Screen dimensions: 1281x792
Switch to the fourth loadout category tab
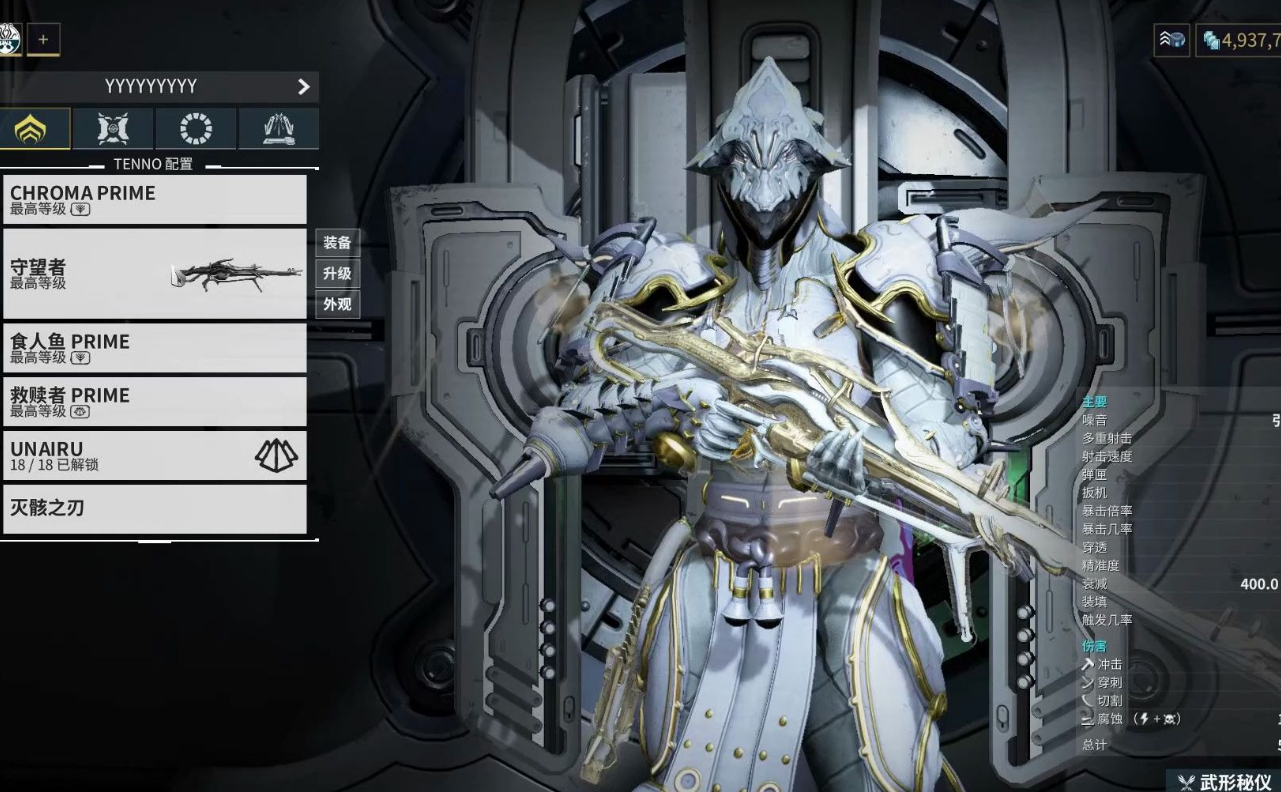point(279,129)
